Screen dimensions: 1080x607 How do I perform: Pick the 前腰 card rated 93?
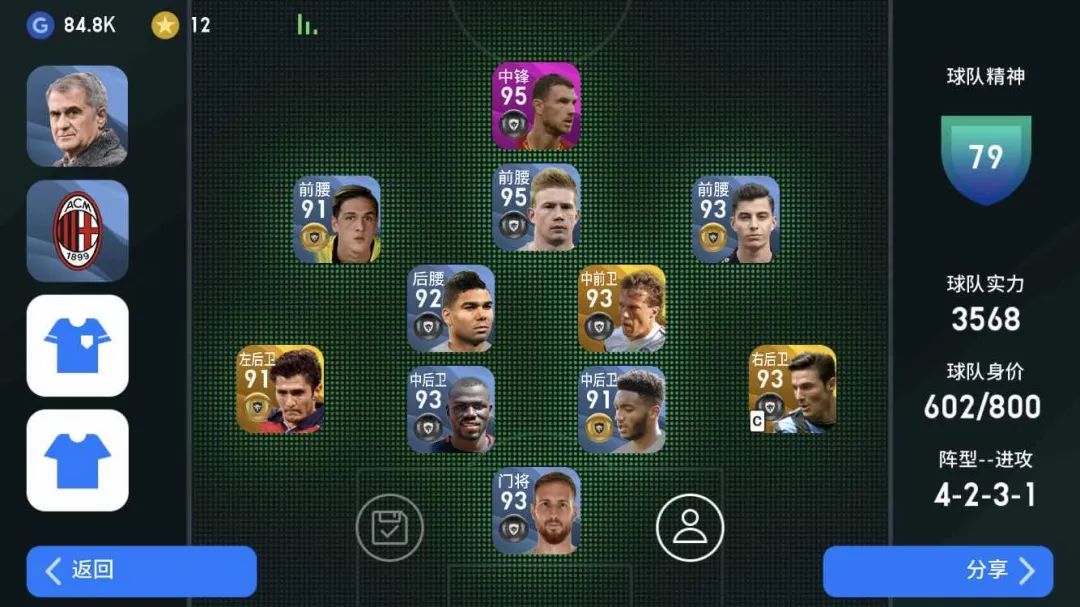point(736,219)
